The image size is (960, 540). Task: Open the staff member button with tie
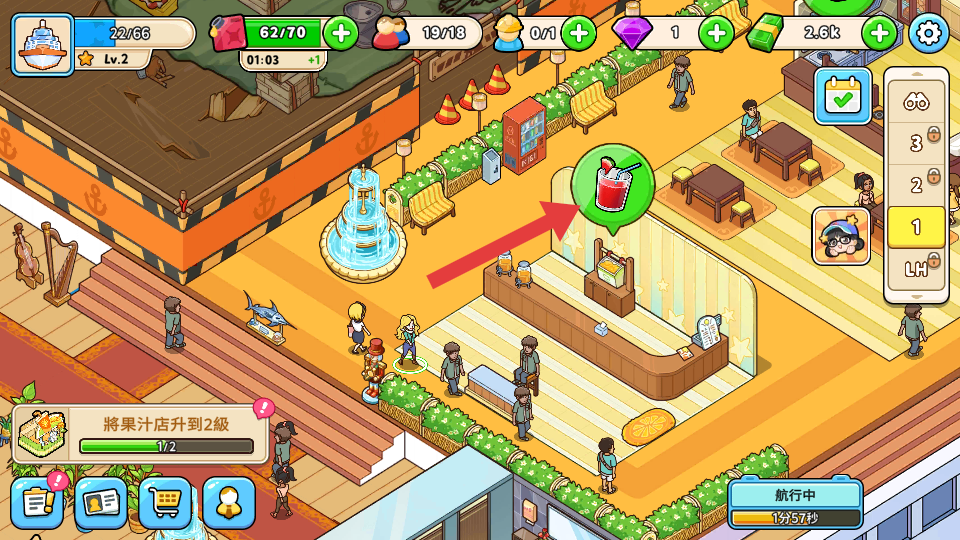click(x=229, y=503)
